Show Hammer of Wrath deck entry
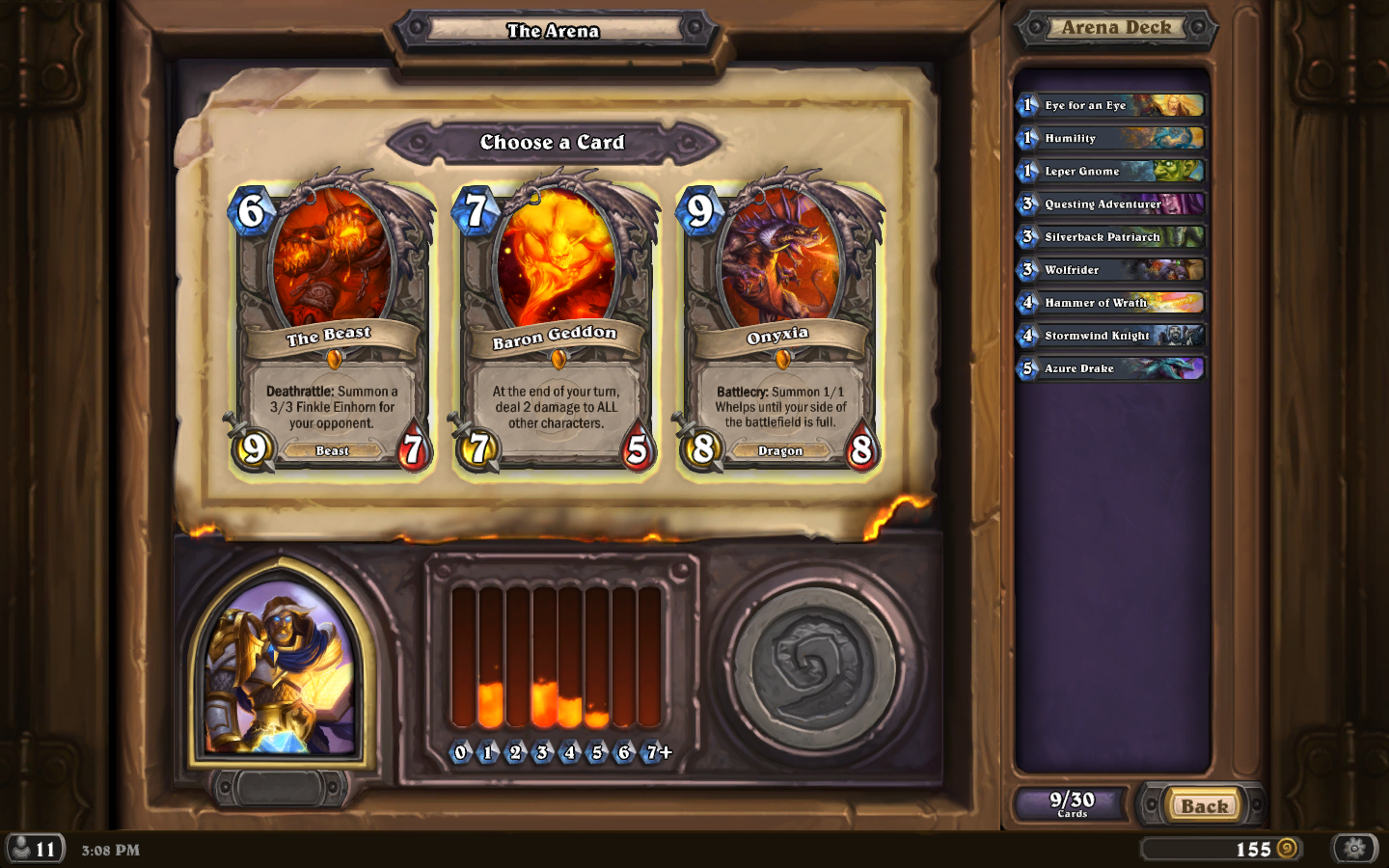This screenshot has width=1389, height=868. tap(1111, 303)
